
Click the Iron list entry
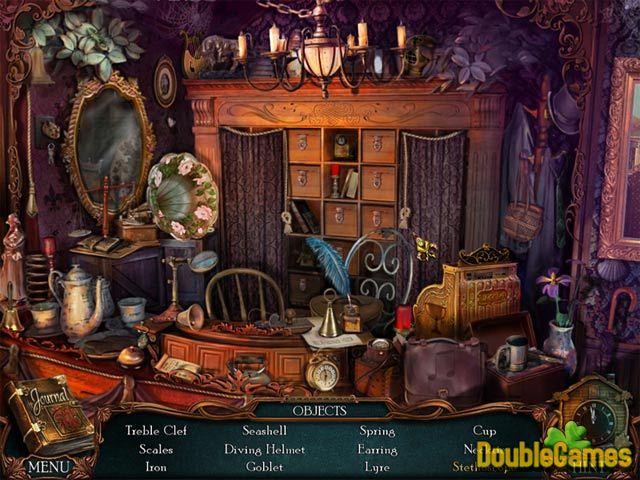tap(155, 466)
